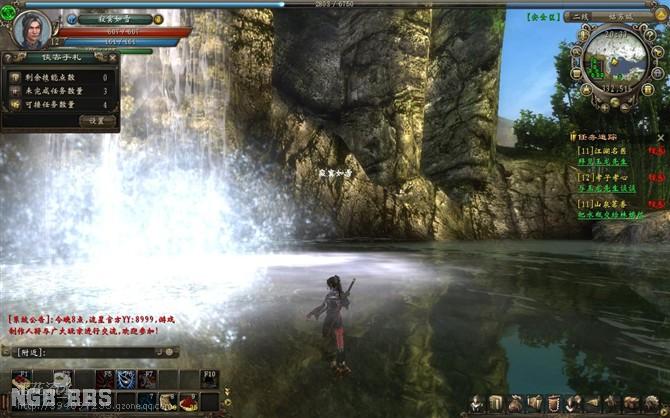This screenshot has width=670, height=418.
Task: Select the 可接任务数量 row
Action: click(60, 104)
